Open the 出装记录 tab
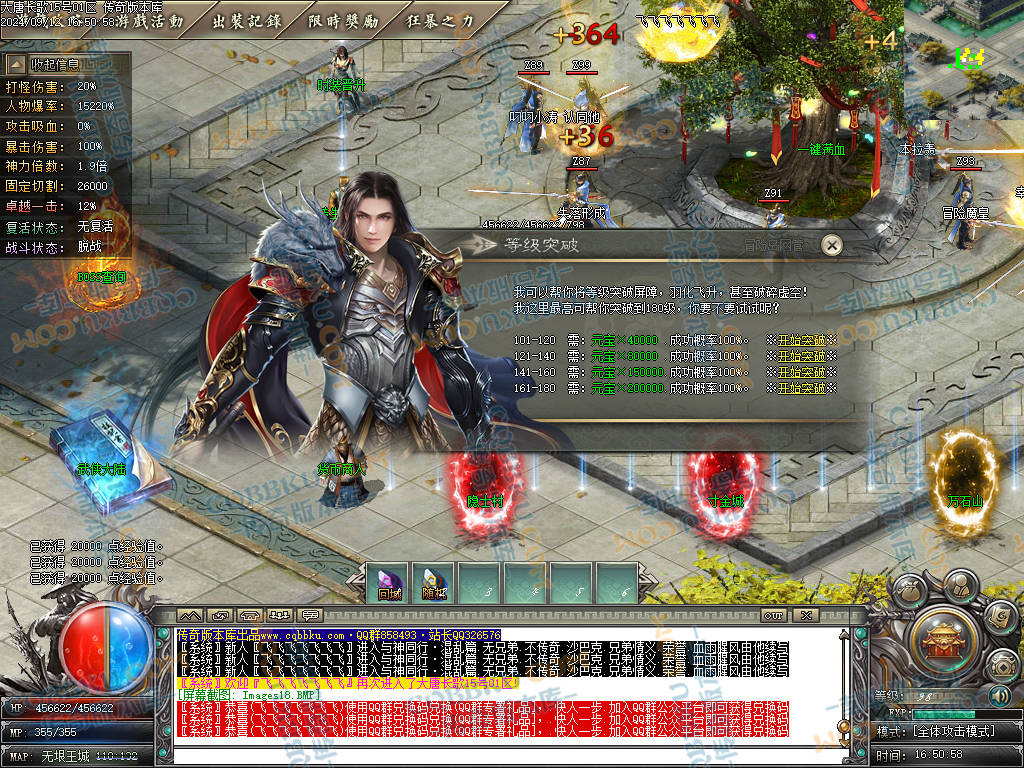Image resolution: width=1024 pixels, height=768 pixels. 246,20
